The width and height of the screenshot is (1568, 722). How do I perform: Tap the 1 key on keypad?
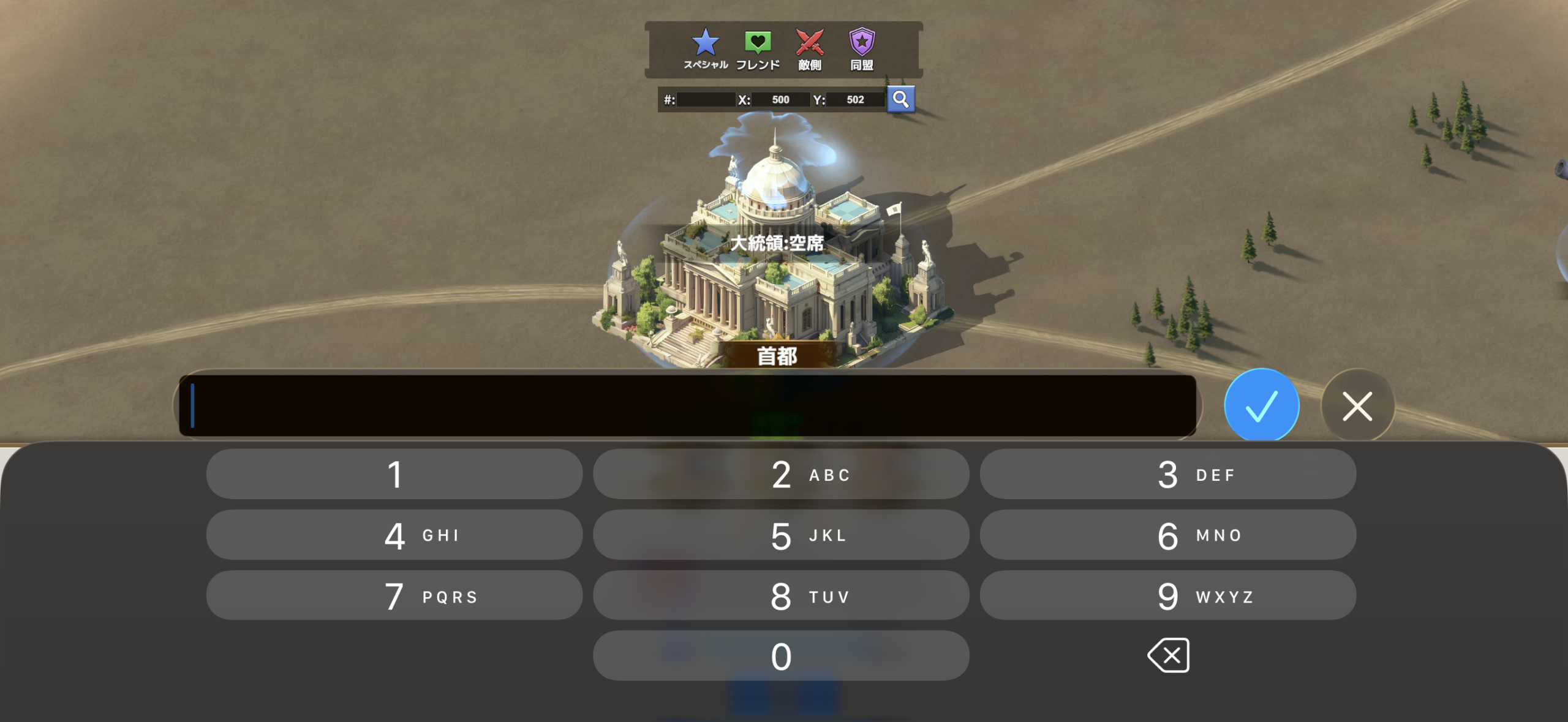394,475
